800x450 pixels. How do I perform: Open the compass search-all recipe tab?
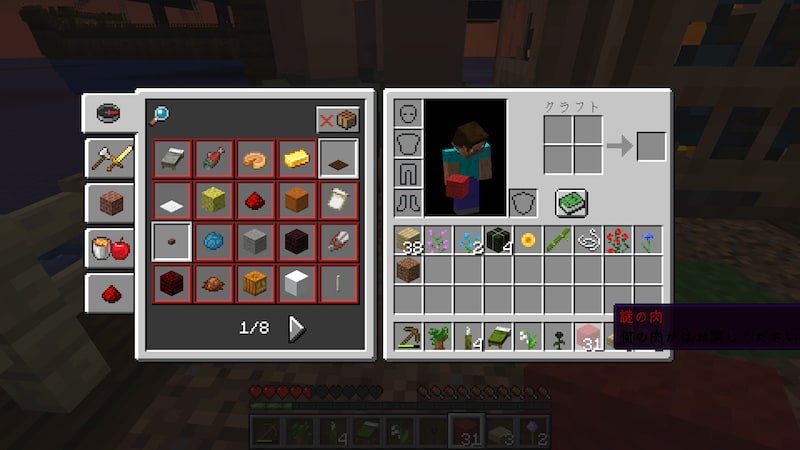110,111
